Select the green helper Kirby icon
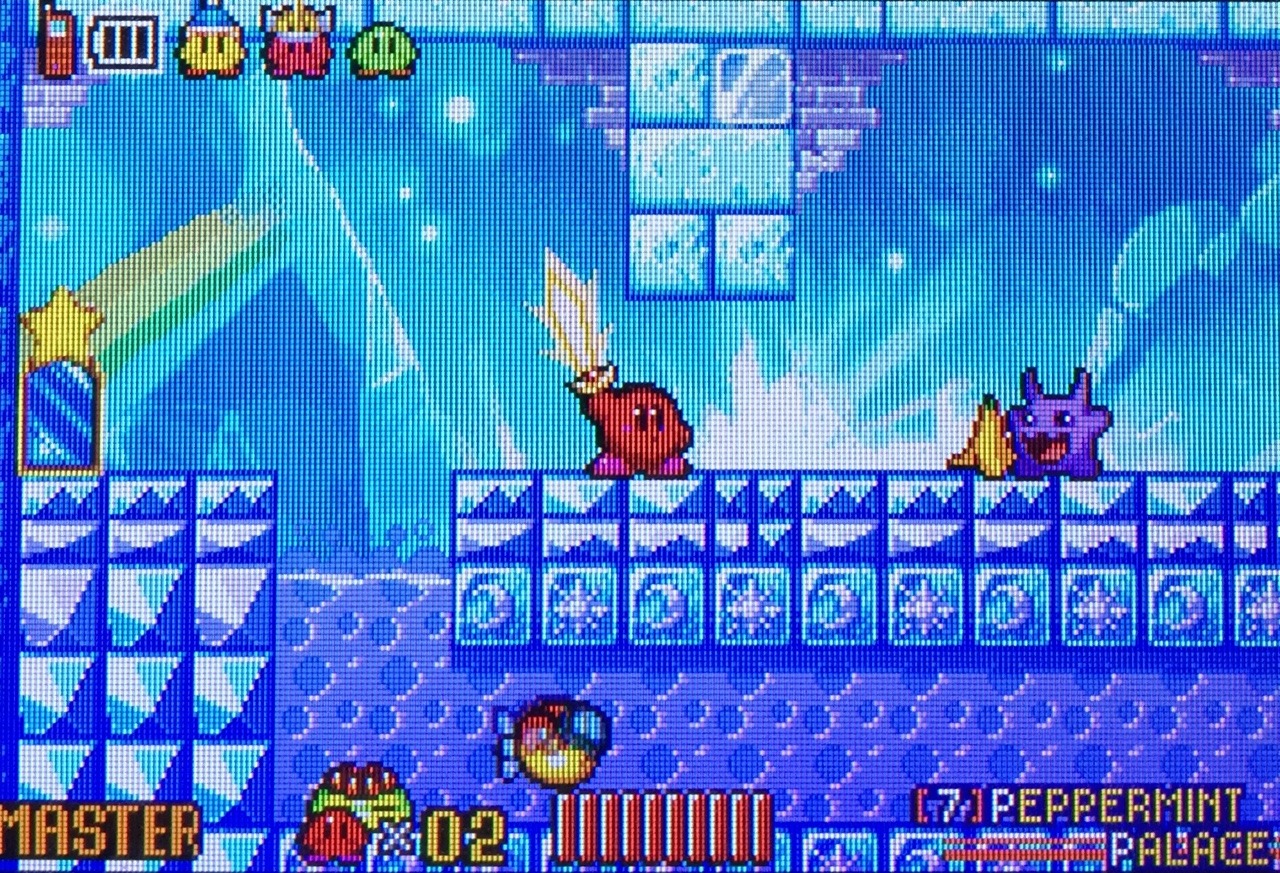Image resolution: width=1280 pixels, height=873 pixels. 382,49
